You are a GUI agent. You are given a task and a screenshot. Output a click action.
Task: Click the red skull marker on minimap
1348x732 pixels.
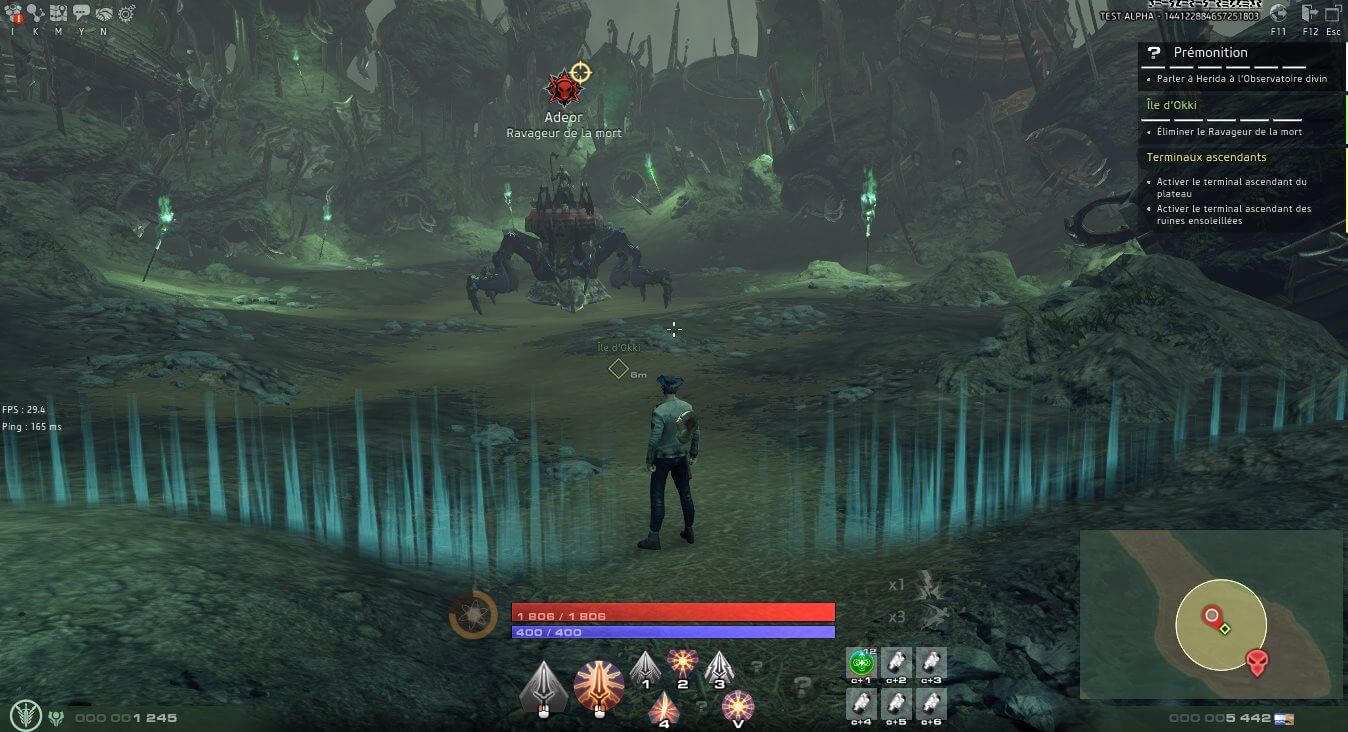[1257, 661]
